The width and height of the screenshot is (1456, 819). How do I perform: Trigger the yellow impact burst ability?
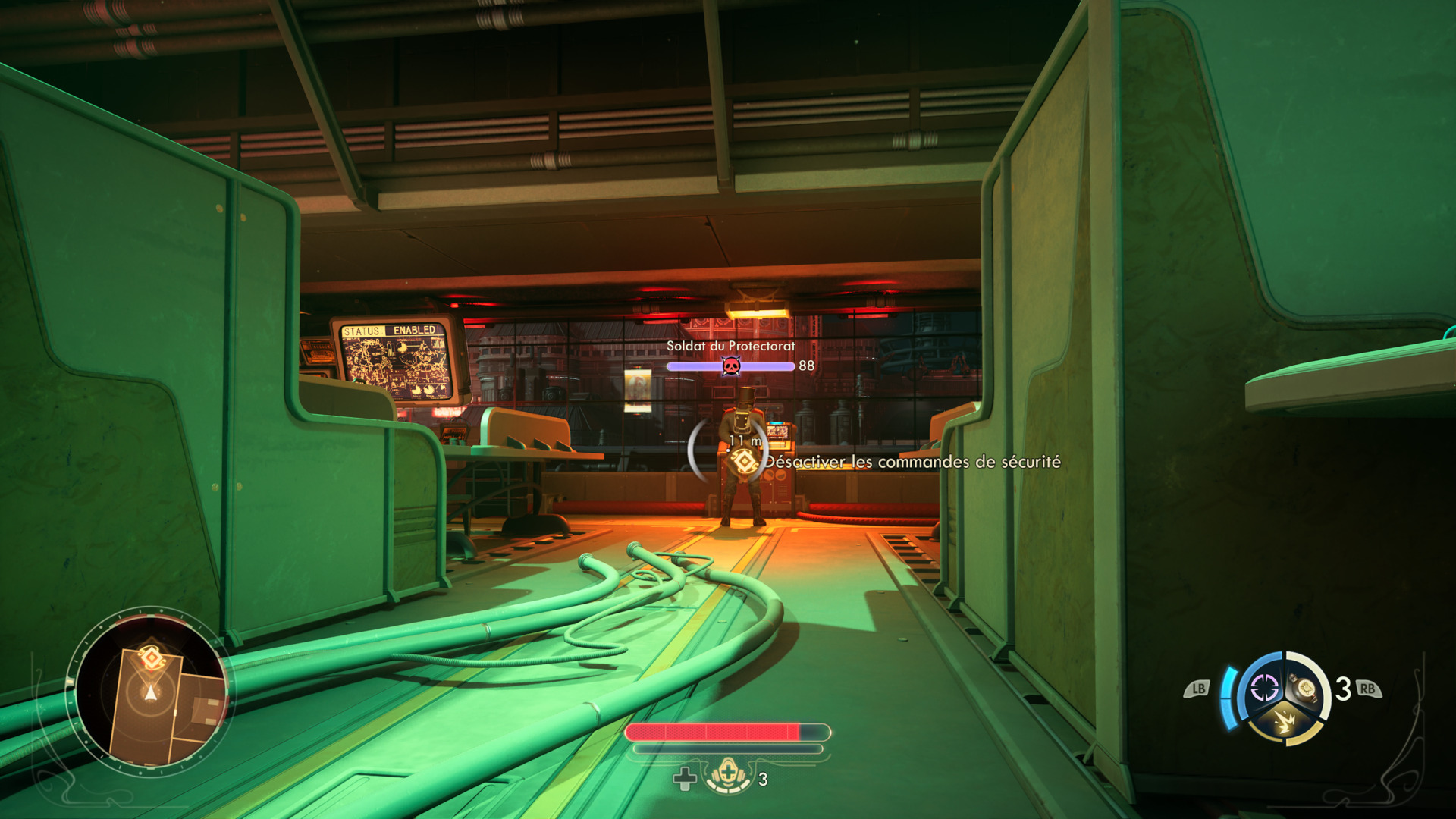1285,721
